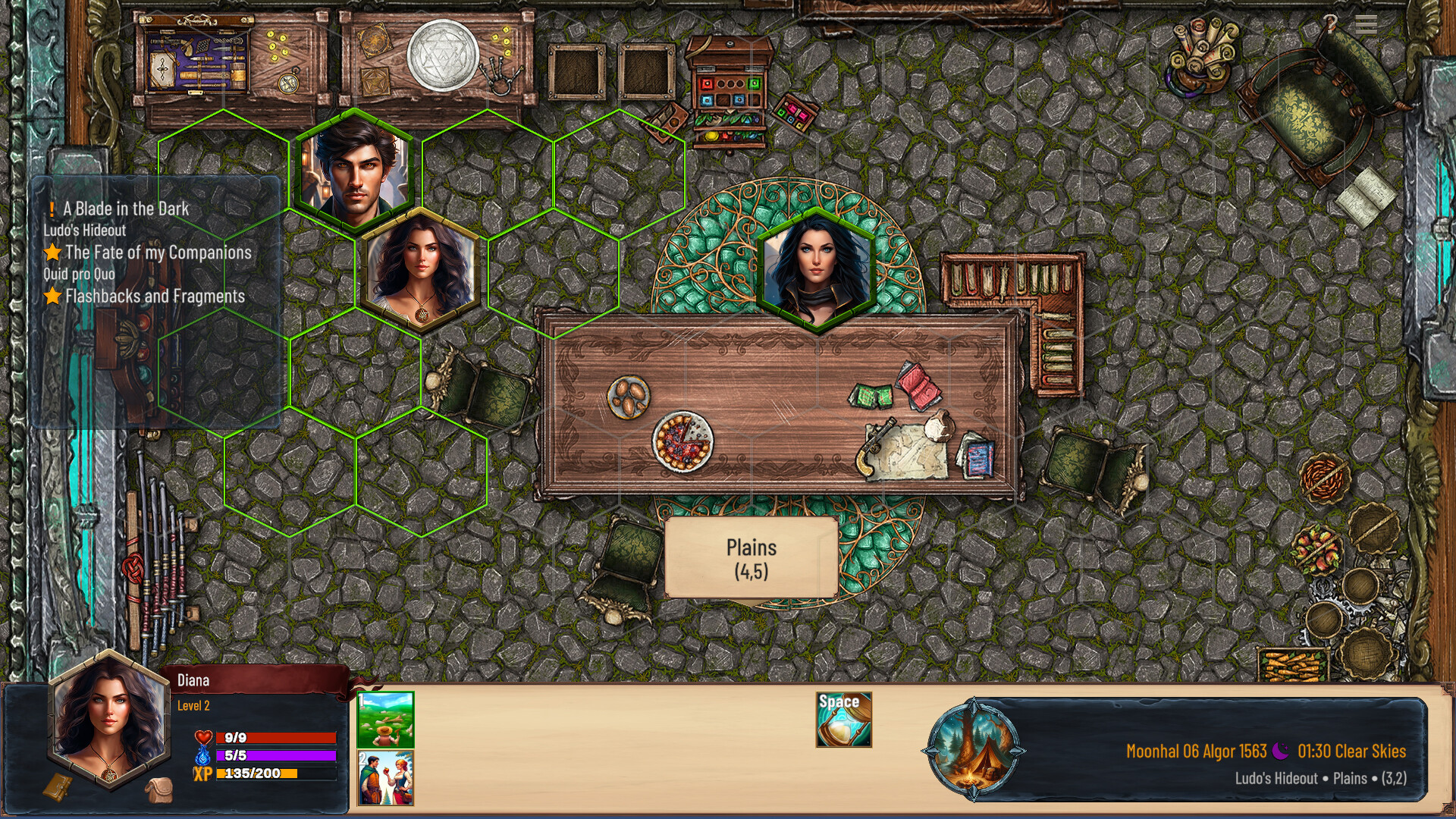The image size is (1456, 819).
Task: Toggle the exclamation marker on 'A Blade in the Dark'
Action: coord(51,208)
